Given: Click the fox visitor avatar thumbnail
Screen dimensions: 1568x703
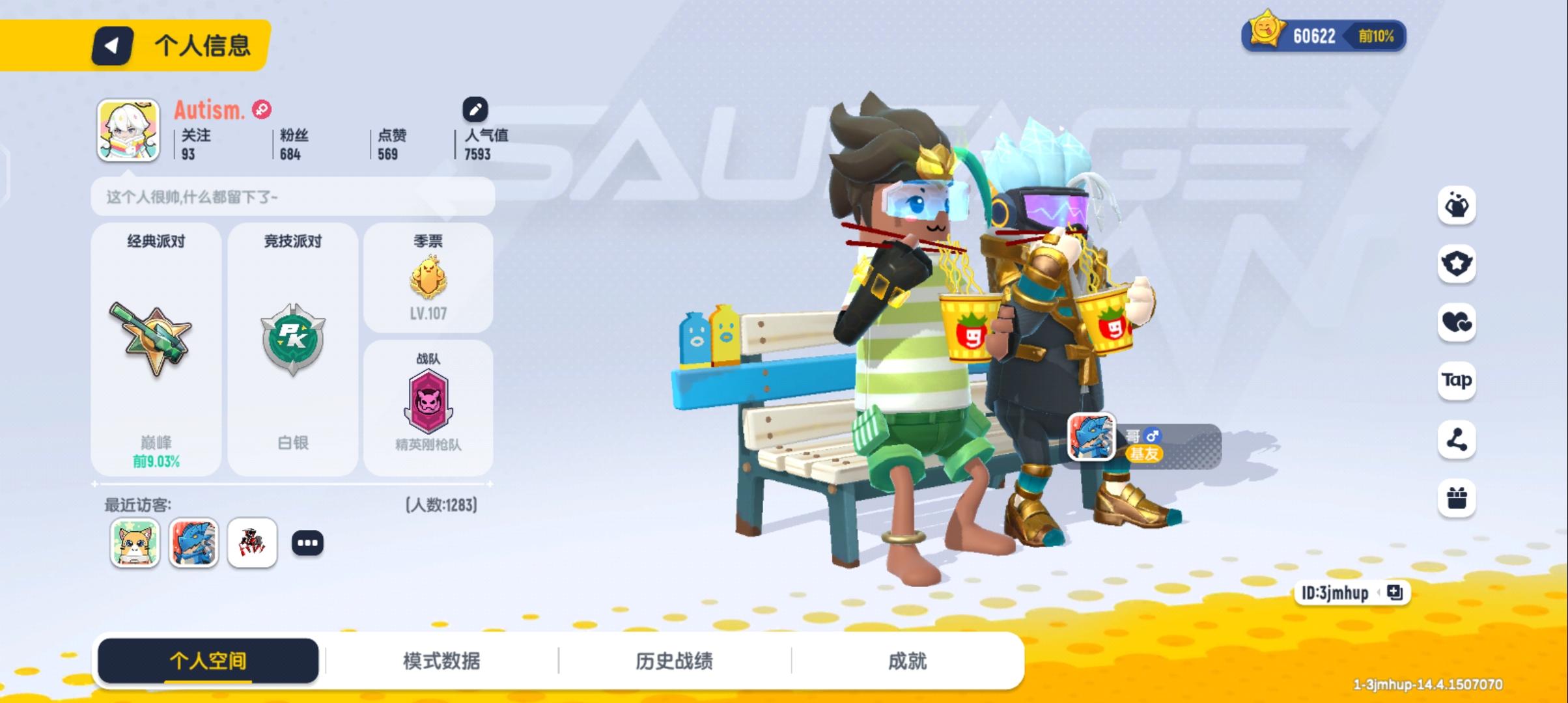Looking at the screenshot, I should point(135,542).
